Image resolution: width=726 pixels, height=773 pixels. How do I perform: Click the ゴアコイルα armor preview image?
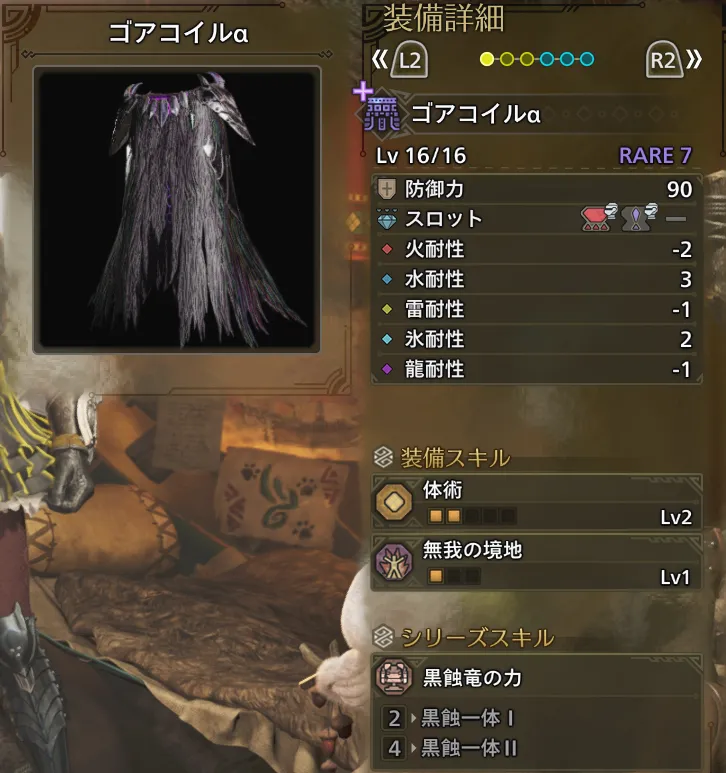tap(178, 208)
